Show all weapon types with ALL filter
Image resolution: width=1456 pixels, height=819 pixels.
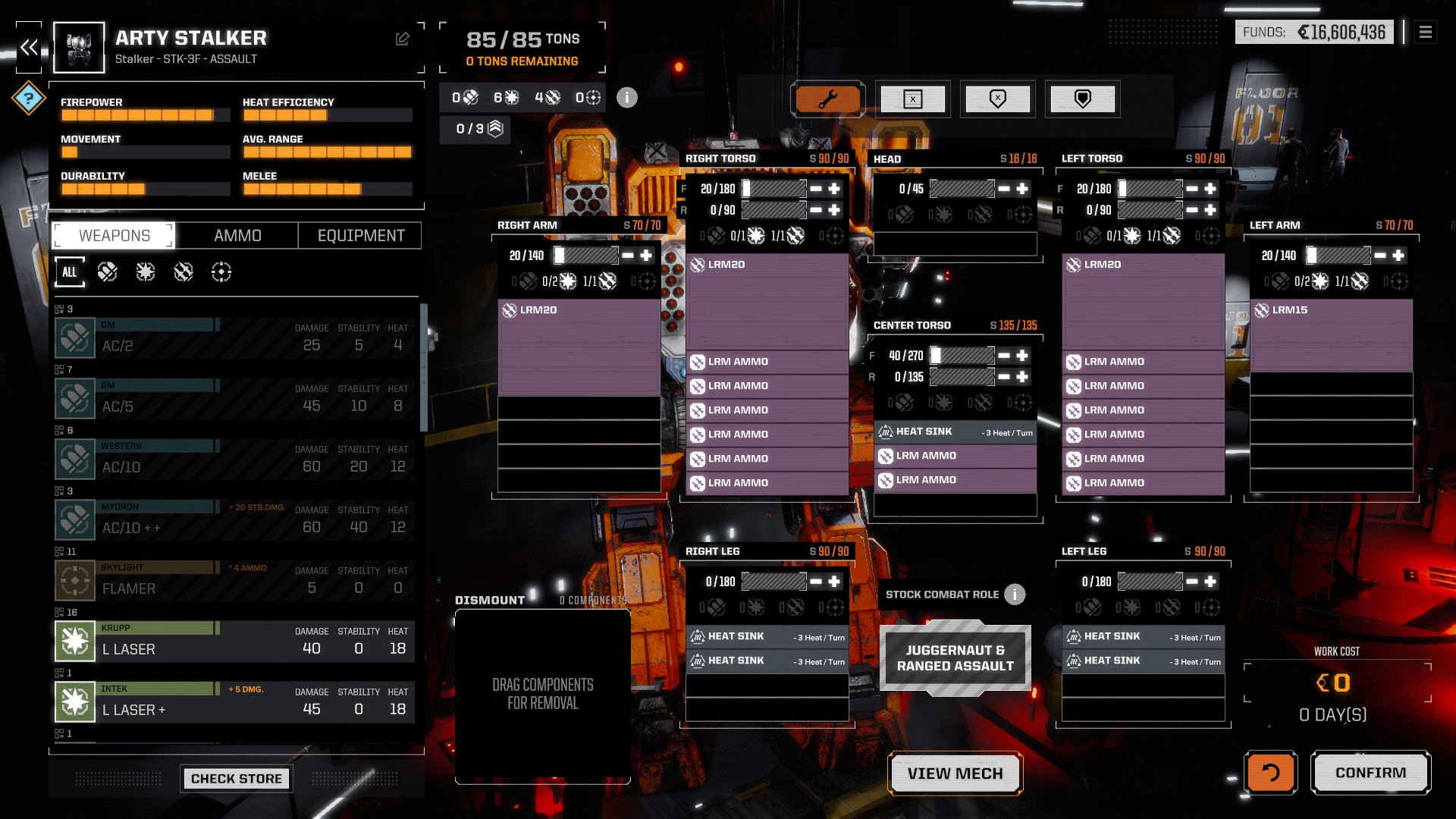point(70,272)
